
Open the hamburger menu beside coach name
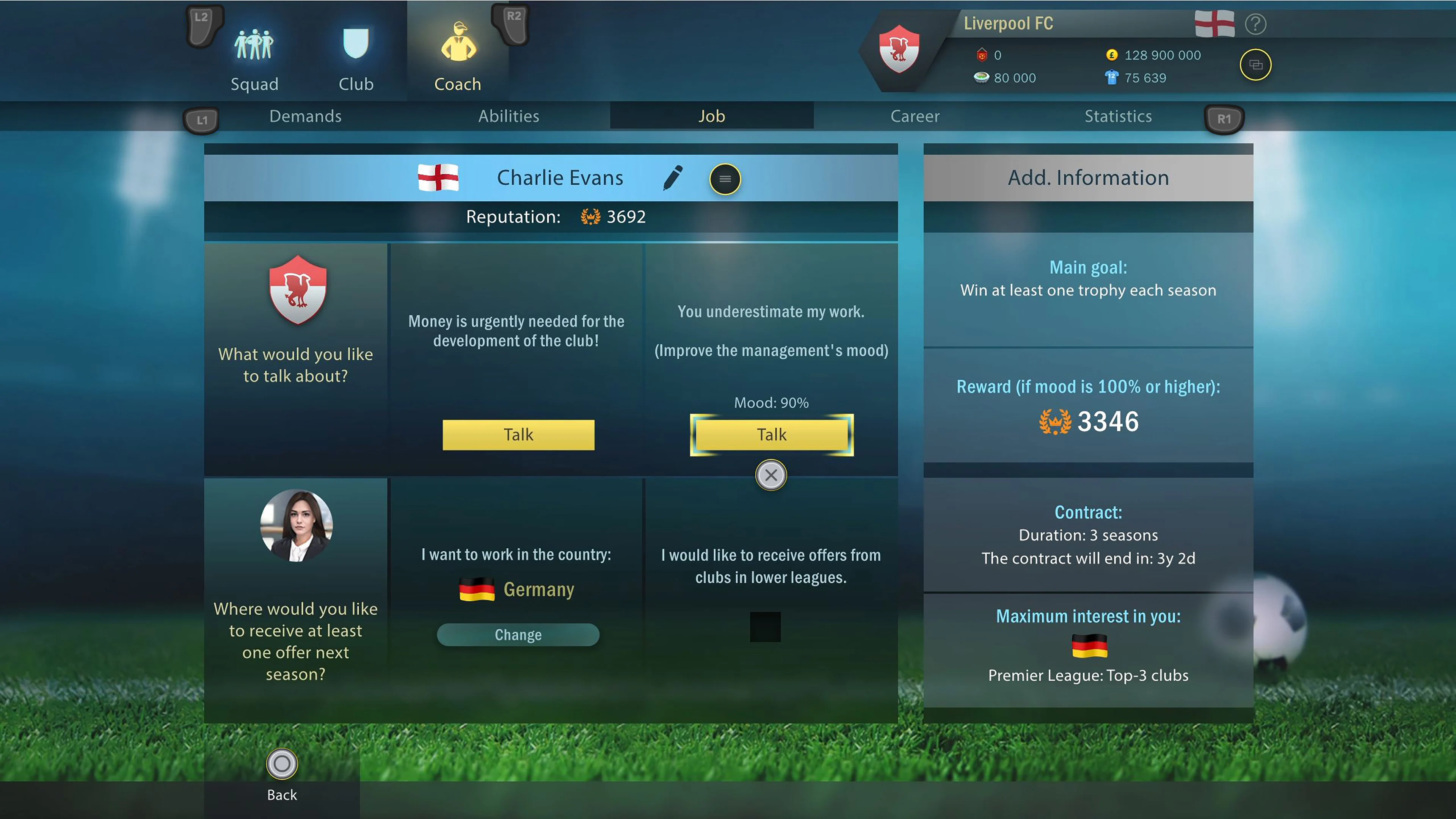(725, 179)
